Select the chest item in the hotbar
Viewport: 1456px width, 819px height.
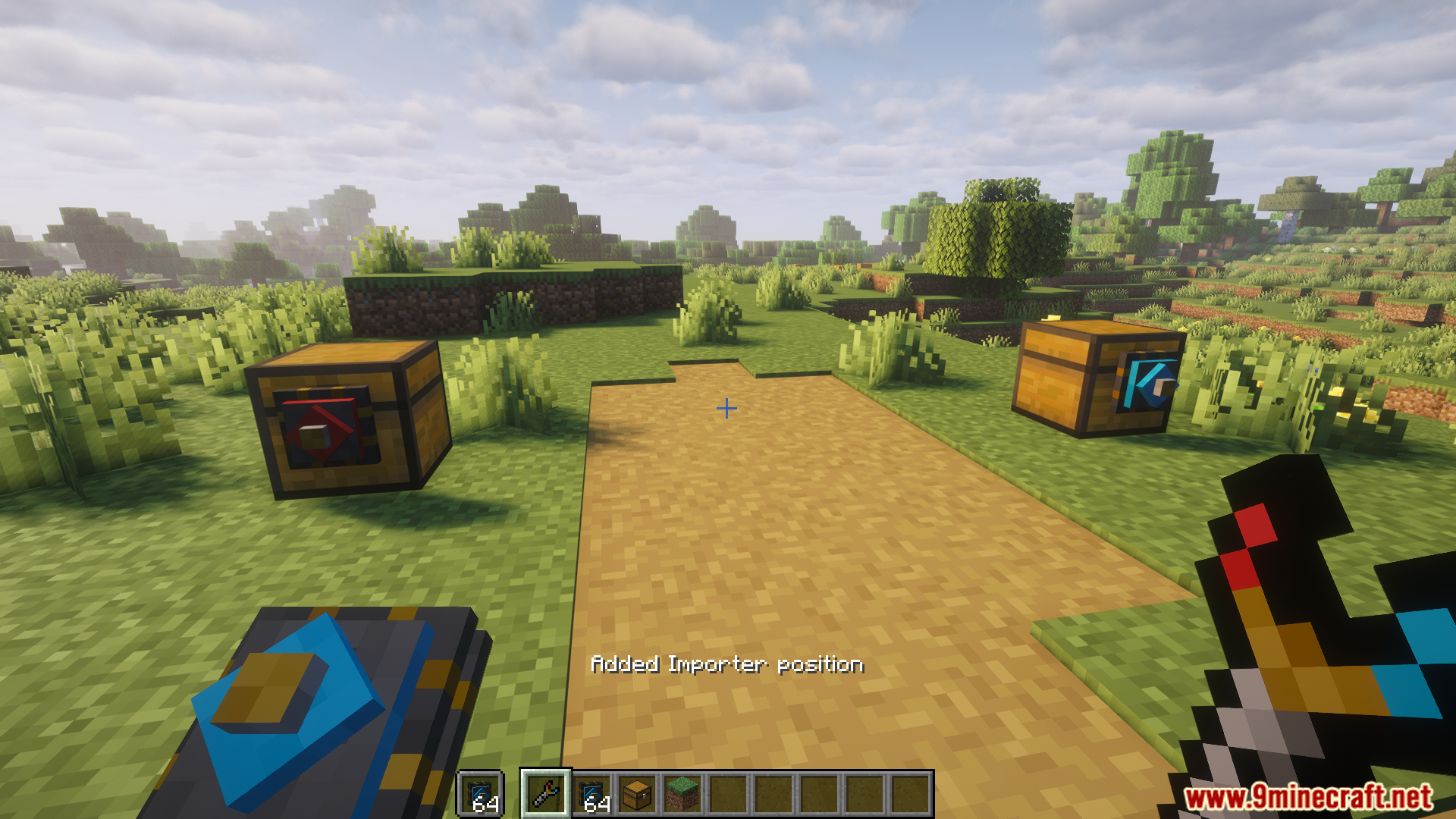pyautogui.click(x=636, y=795)
